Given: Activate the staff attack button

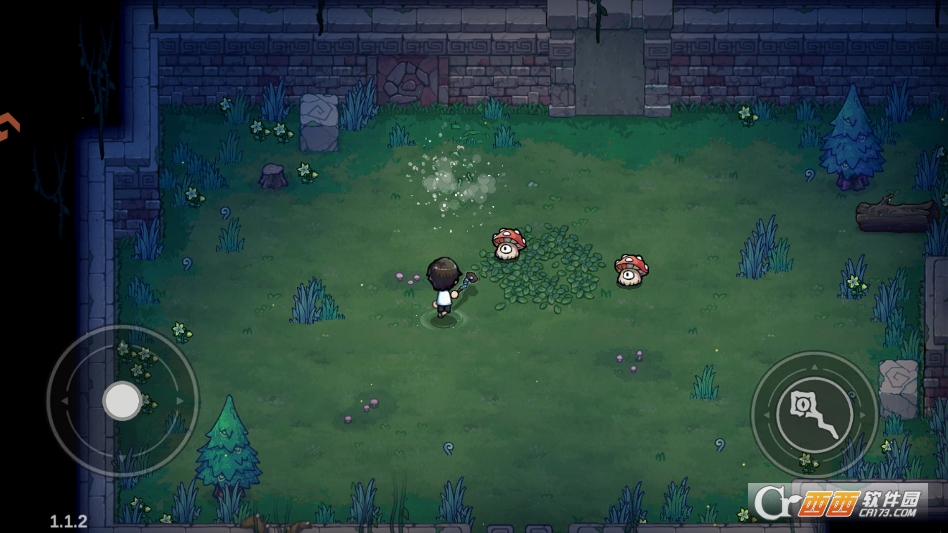Looking at the screenshot, I should click(x=813, y=414).
